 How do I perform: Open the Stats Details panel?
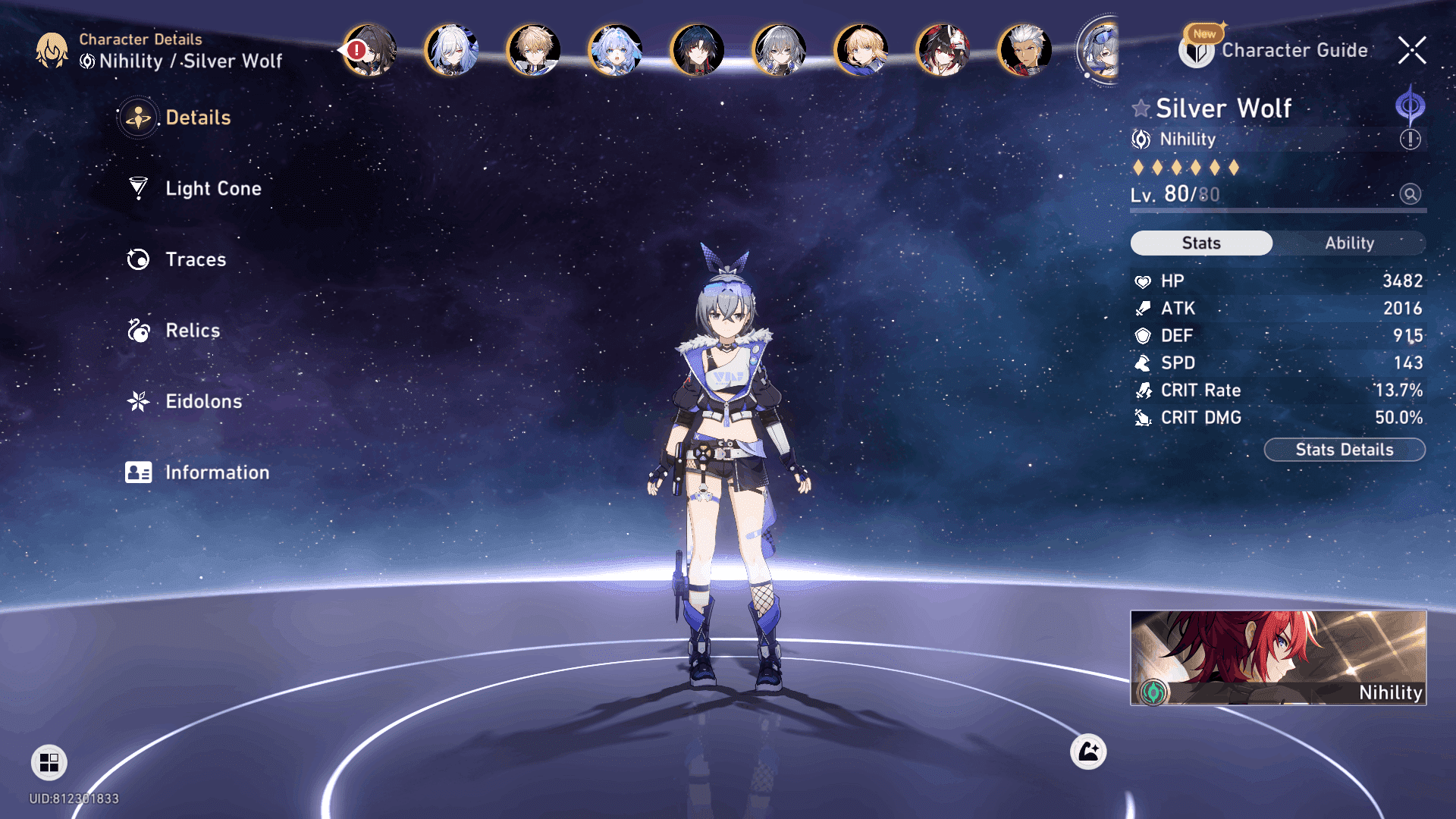(1344, 450)
